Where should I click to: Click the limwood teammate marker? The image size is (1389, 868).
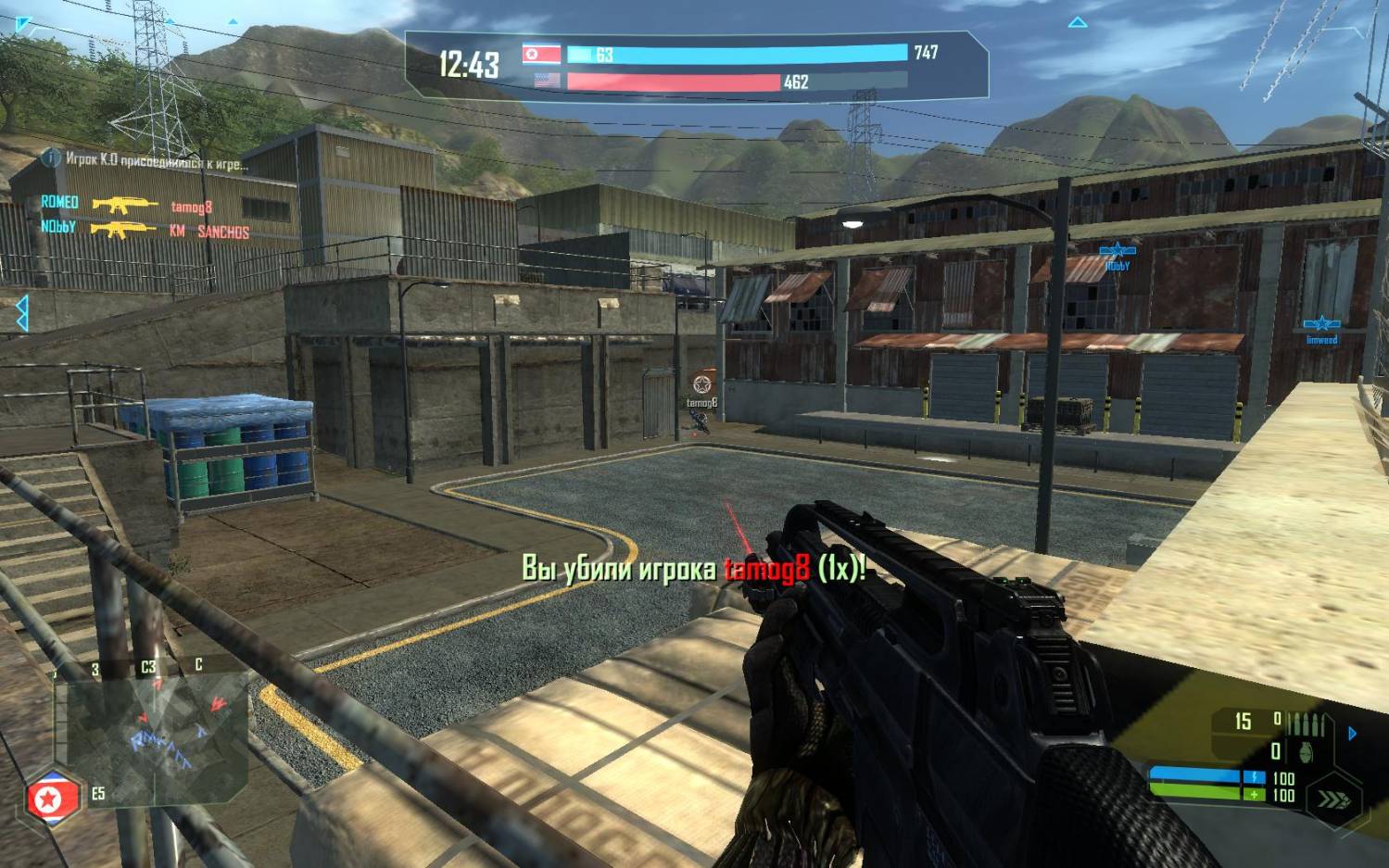[1321, 324]
